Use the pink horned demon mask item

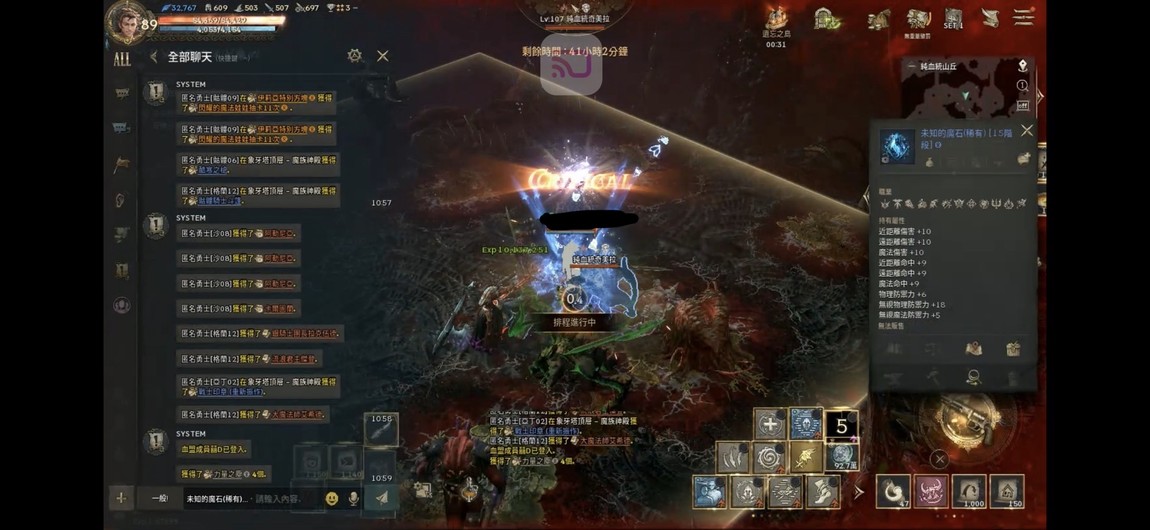930,491
